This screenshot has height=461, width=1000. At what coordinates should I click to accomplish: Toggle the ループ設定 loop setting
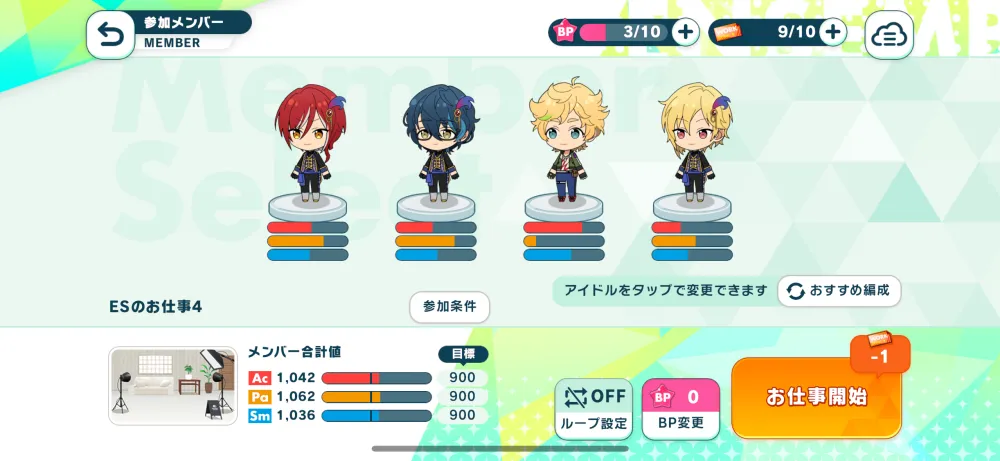click(x=594, y=408)
